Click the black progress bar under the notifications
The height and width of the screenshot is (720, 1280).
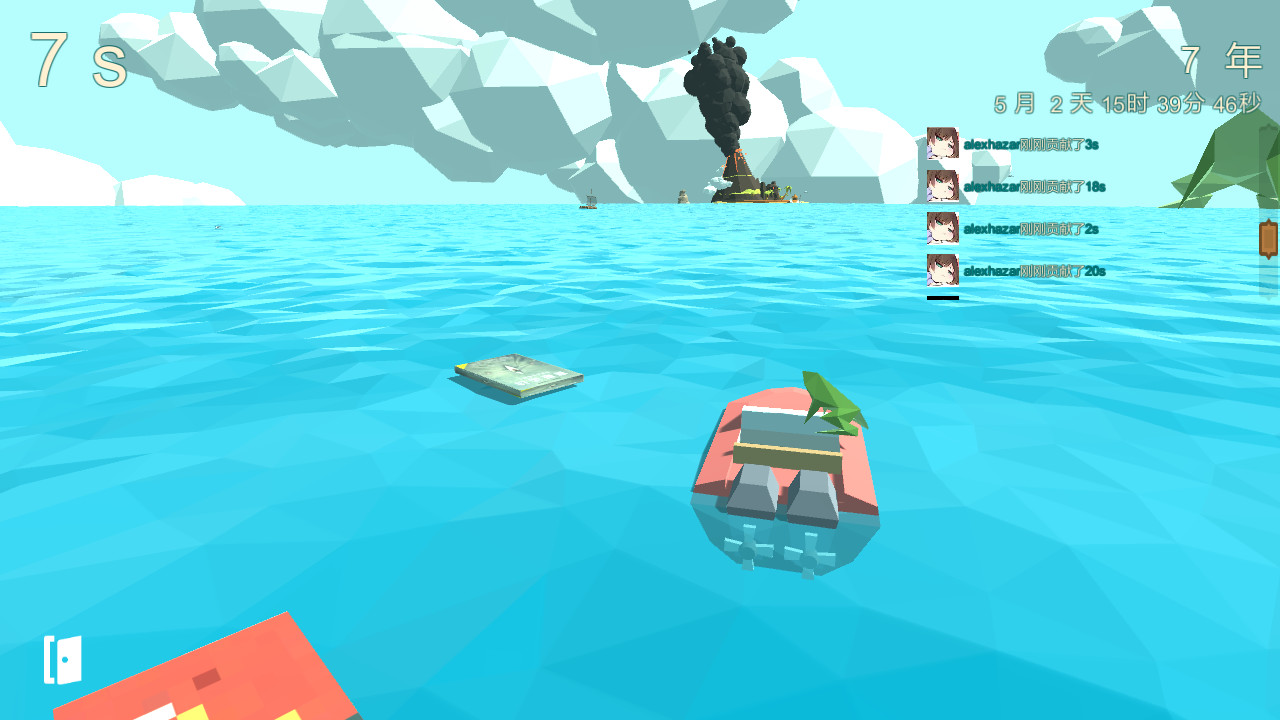pyautogui.click(x=941, y=295)
